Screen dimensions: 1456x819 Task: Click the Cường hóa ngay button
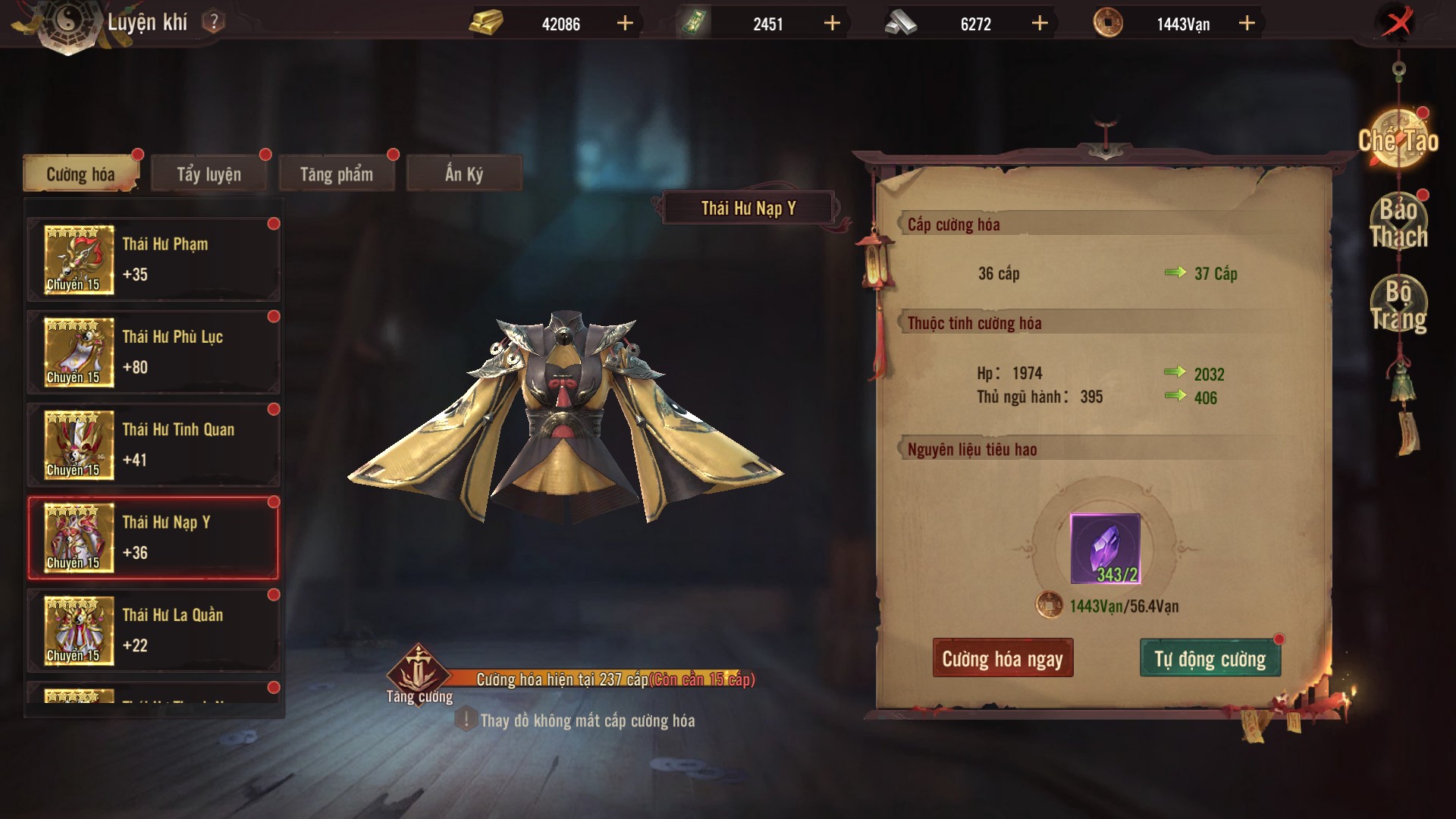1003,658
